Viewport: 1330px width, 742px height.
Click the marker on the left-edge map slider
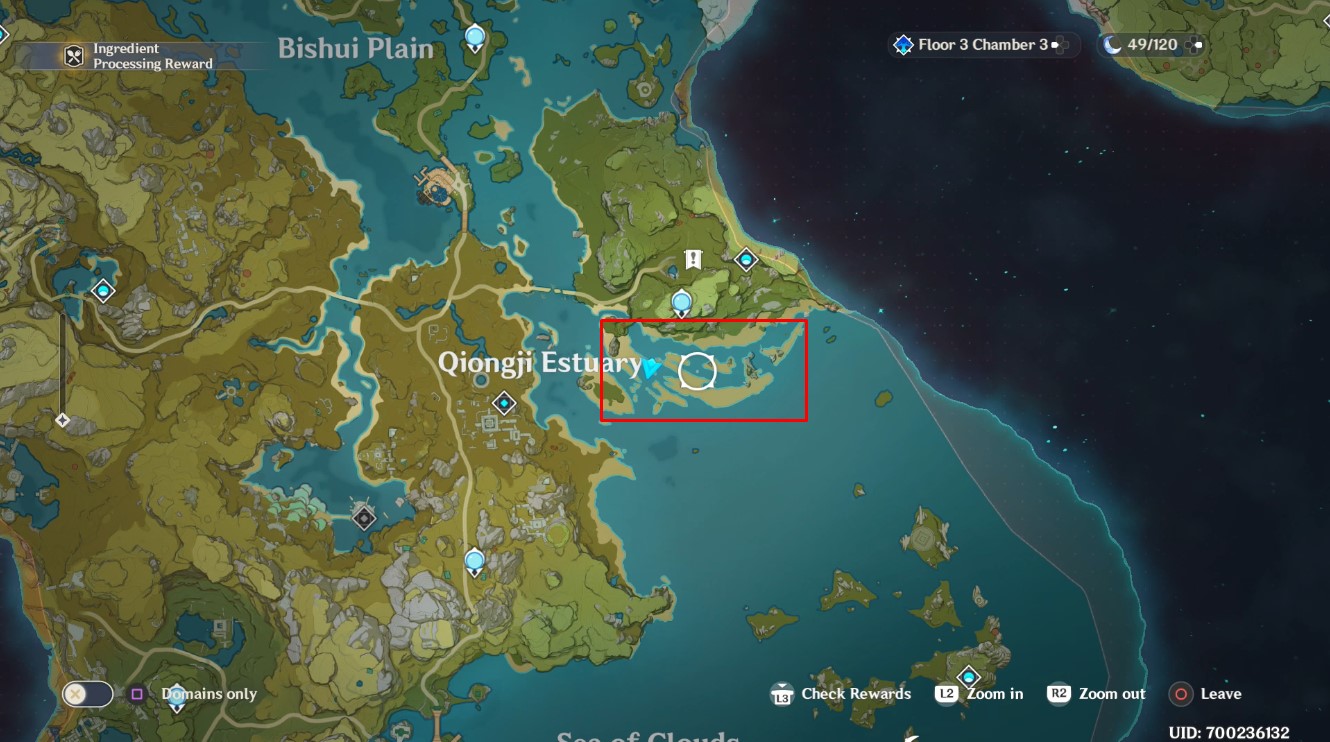point(63,420)
